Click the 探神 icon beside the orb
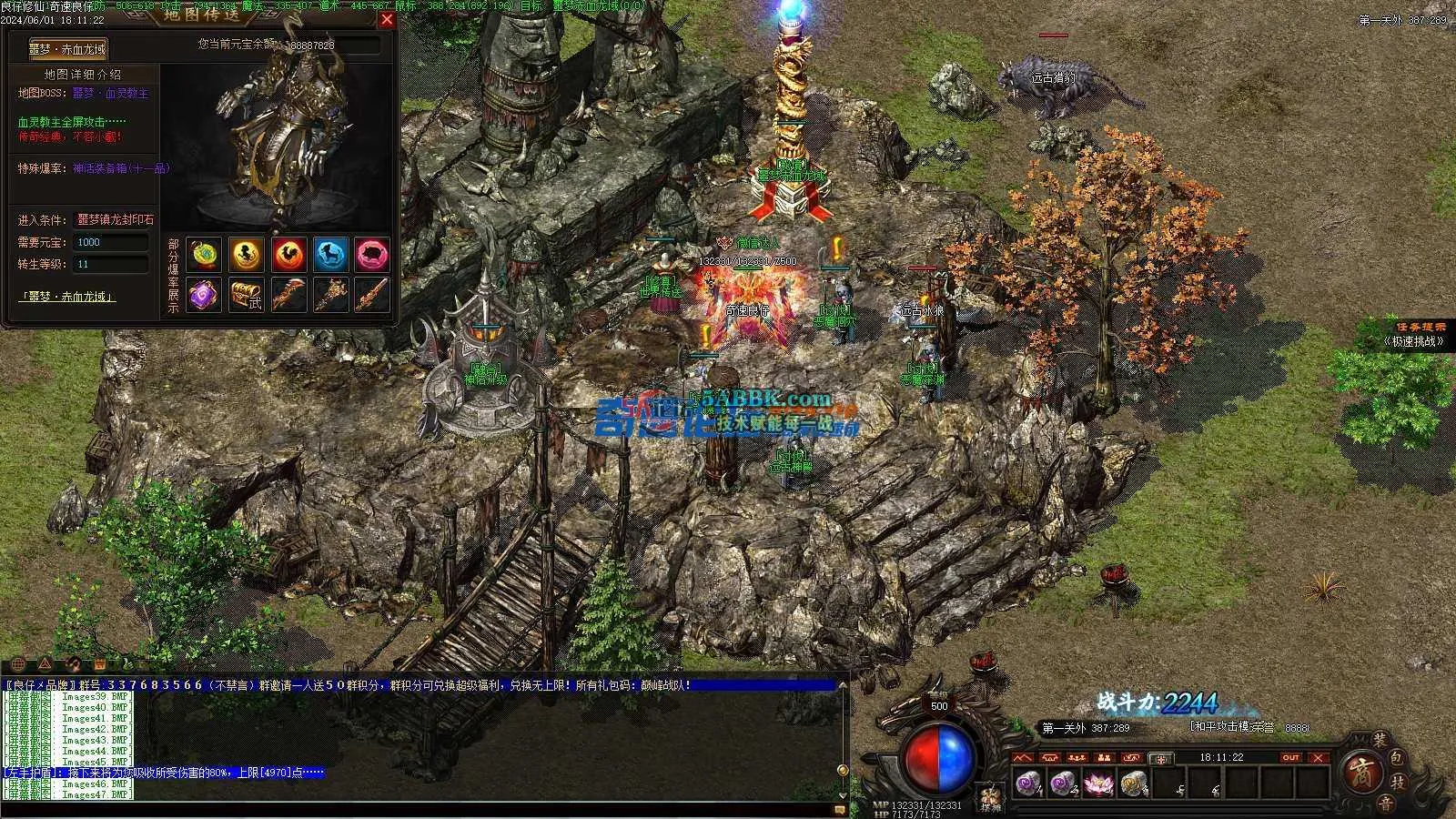Screen dimensions: 1456x819 [990, 798]
